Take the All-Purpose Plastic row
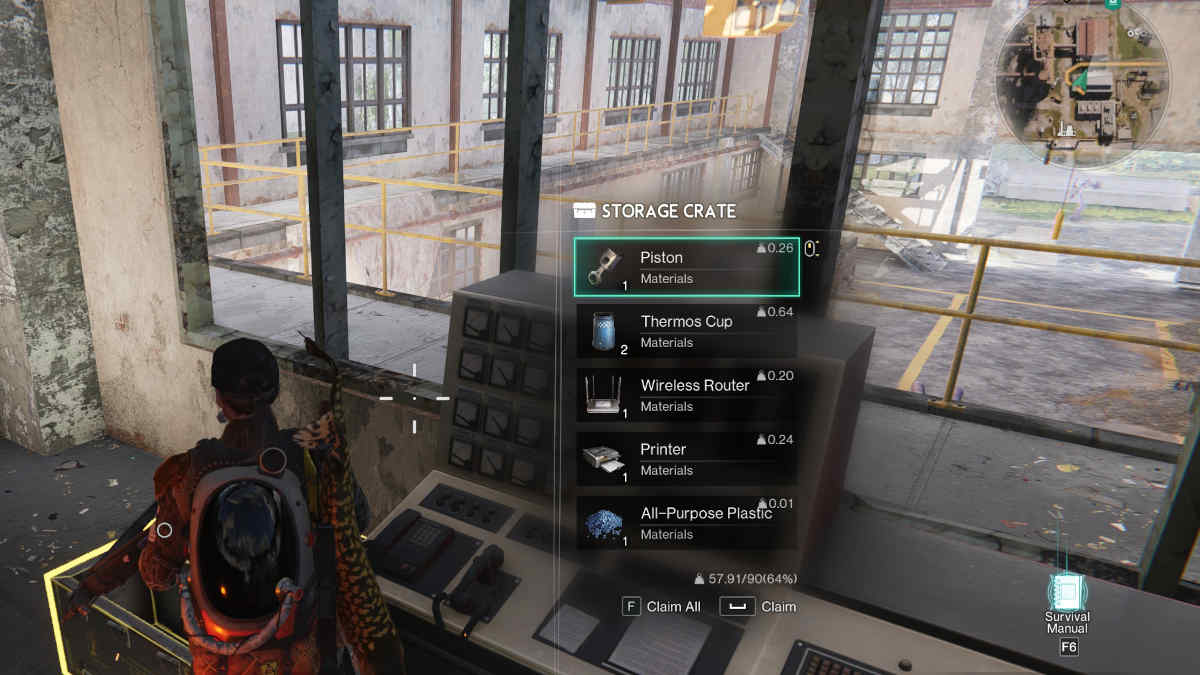Viewport: 1200px width, 675px height. tap(686, 523)
